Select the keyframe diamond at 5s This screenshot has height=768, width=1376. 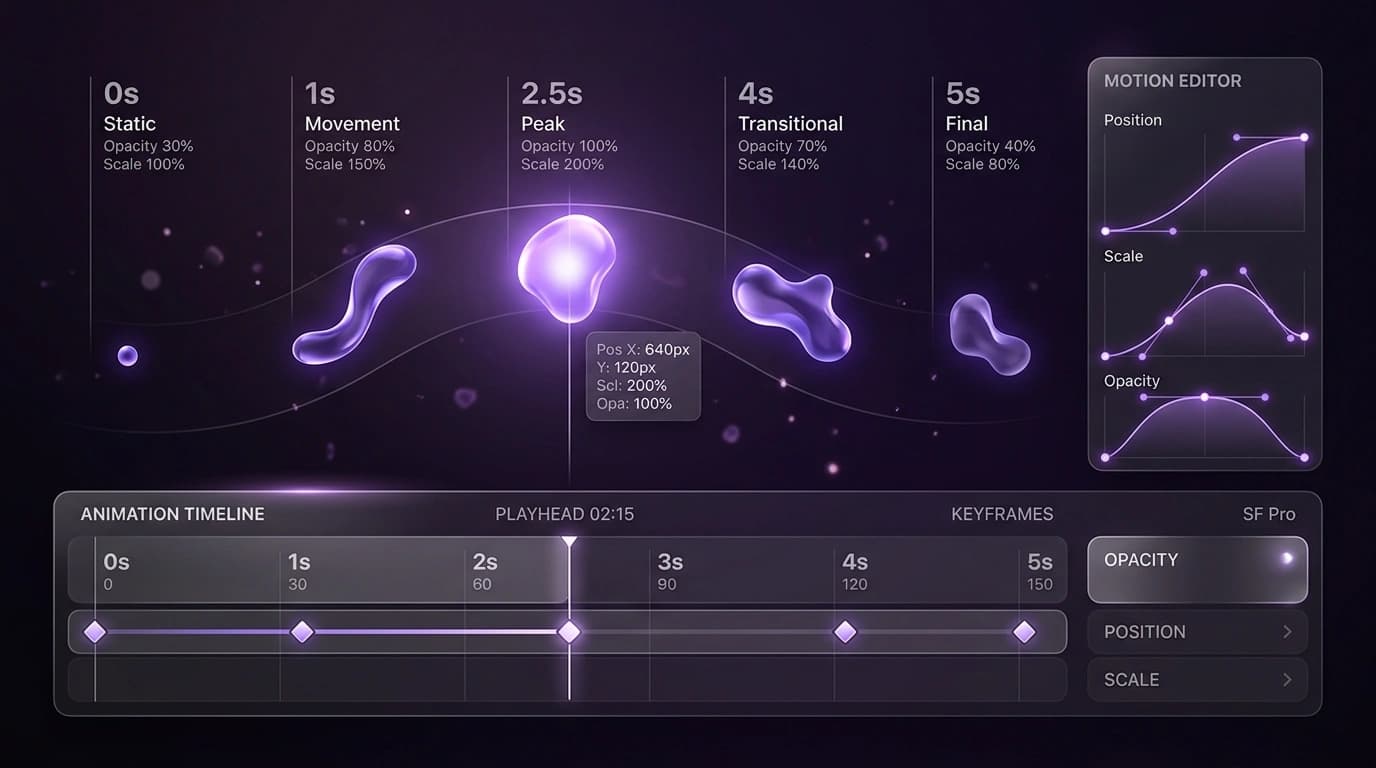click(1025, 632)
